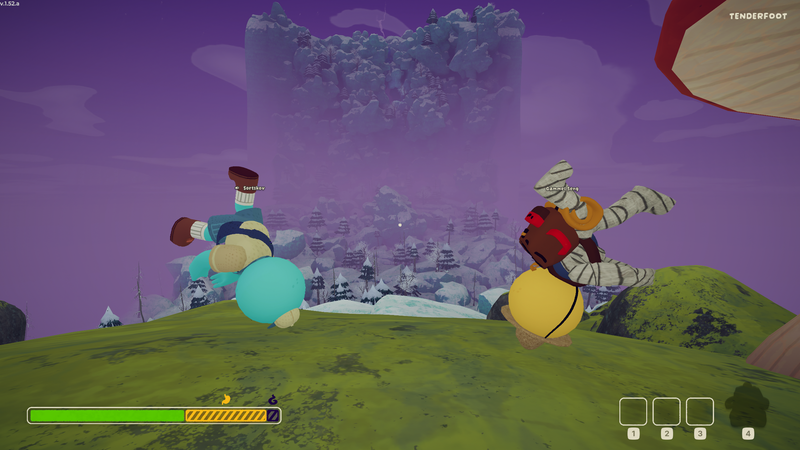The height and width of the screenshot is (450, 800).
Task: Select the backpack slot numbered 4
Action: [x=746, y=406]
